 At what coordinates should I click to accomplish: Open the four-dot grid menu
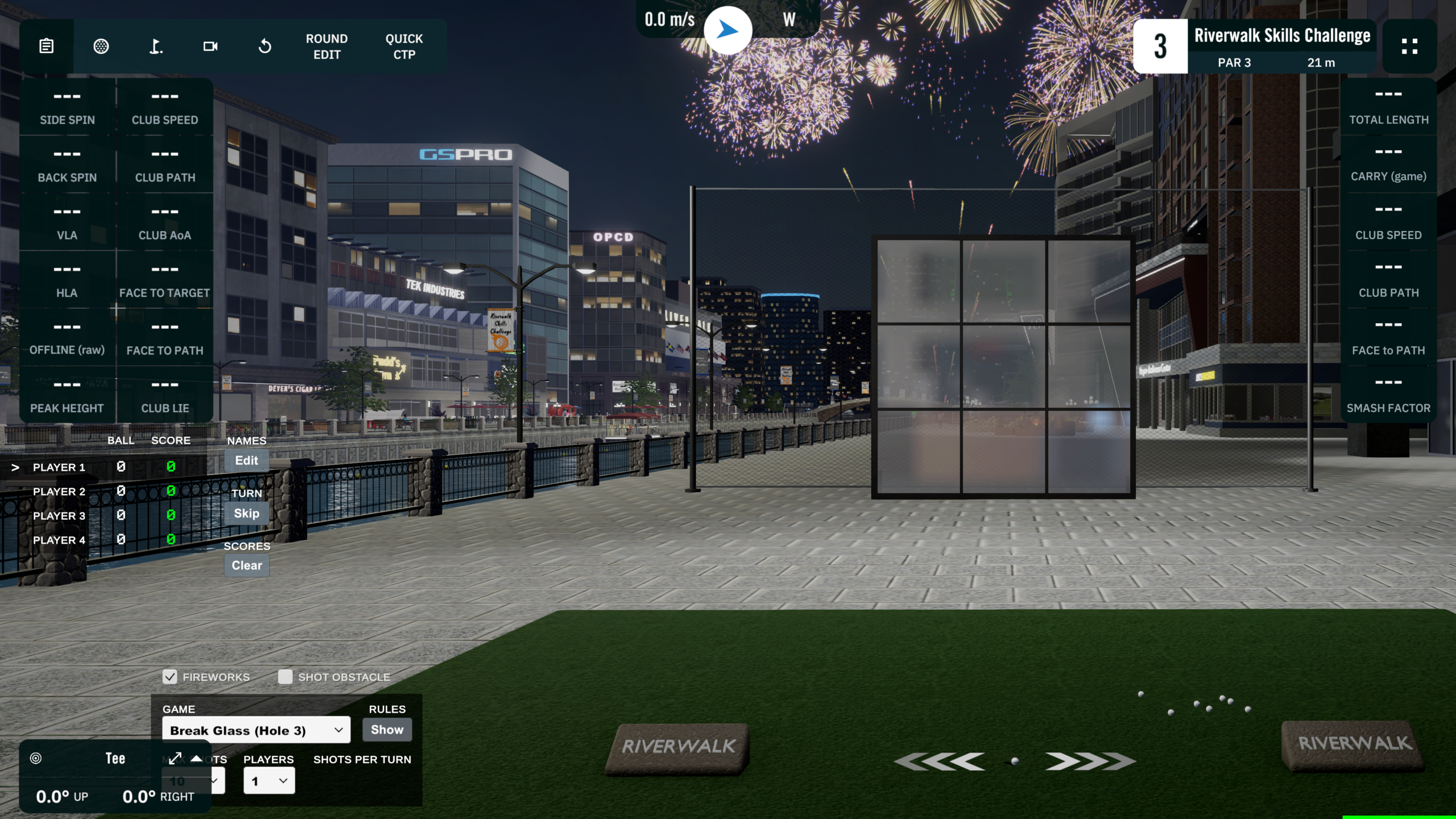[1409, 46]
